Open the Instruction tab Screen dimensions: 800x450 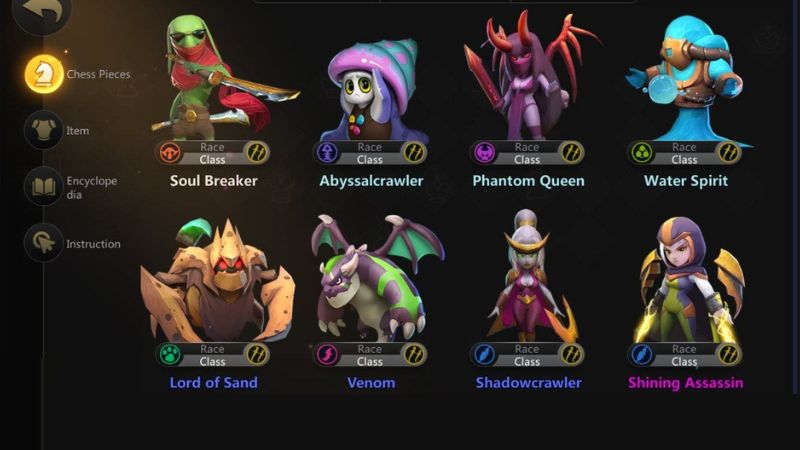click(44, 243)
